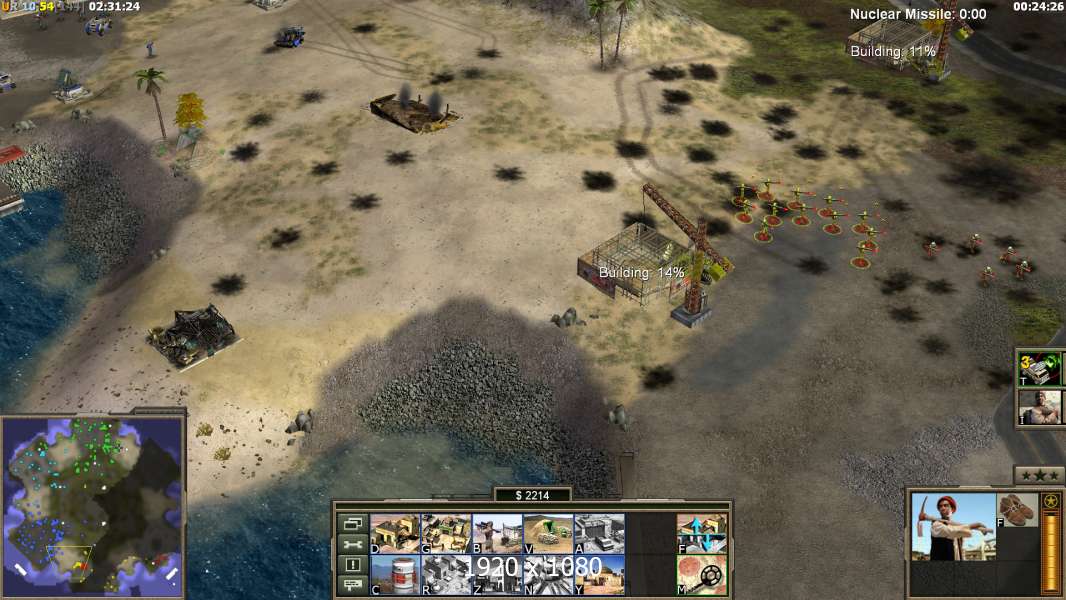Viewport: 1066px width, 600px height.
Task: Activate the truck power shortcut labeled T
Action: point(1040,369)
